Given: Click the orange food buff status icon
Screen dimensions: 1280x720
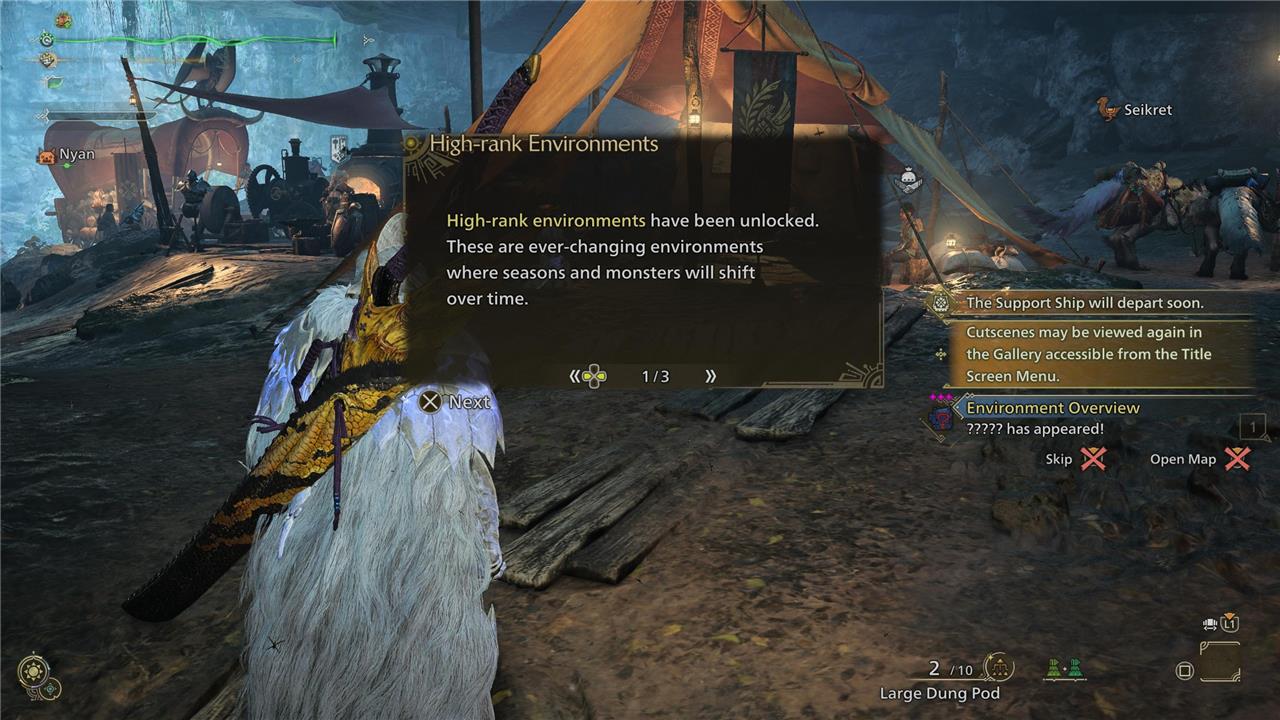Looking at the screenshot, I should pos(63,20).
